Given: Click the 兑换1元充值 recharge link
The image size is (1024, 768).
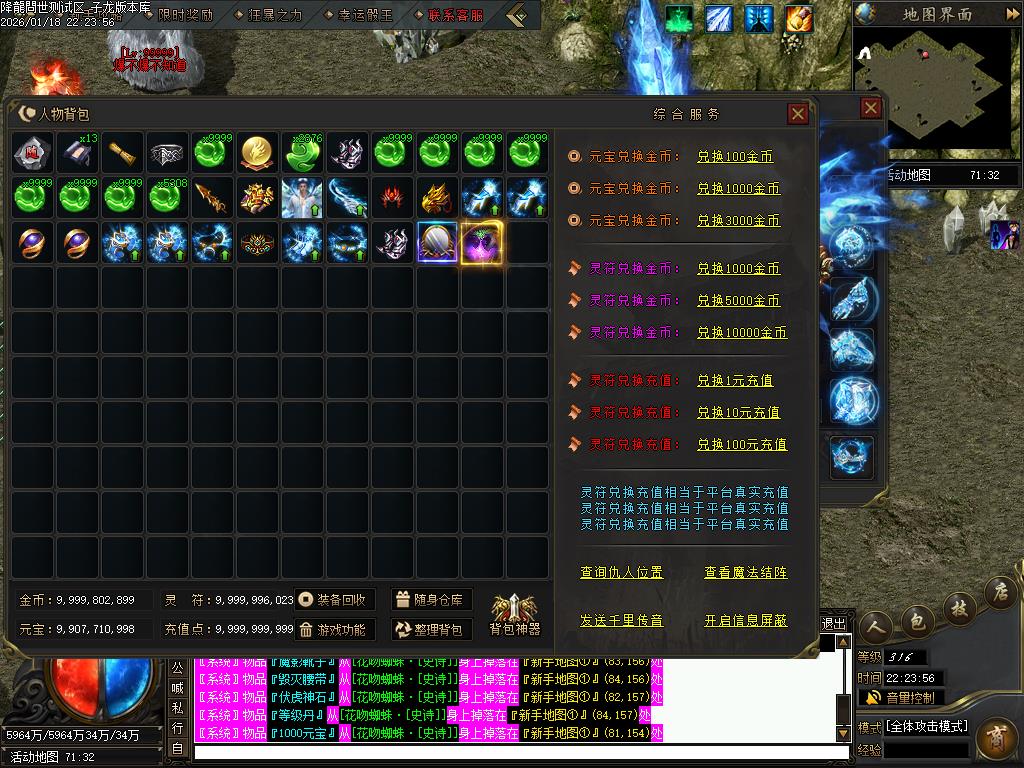Looking at the screenshot, I should click(x=735, y=381).
